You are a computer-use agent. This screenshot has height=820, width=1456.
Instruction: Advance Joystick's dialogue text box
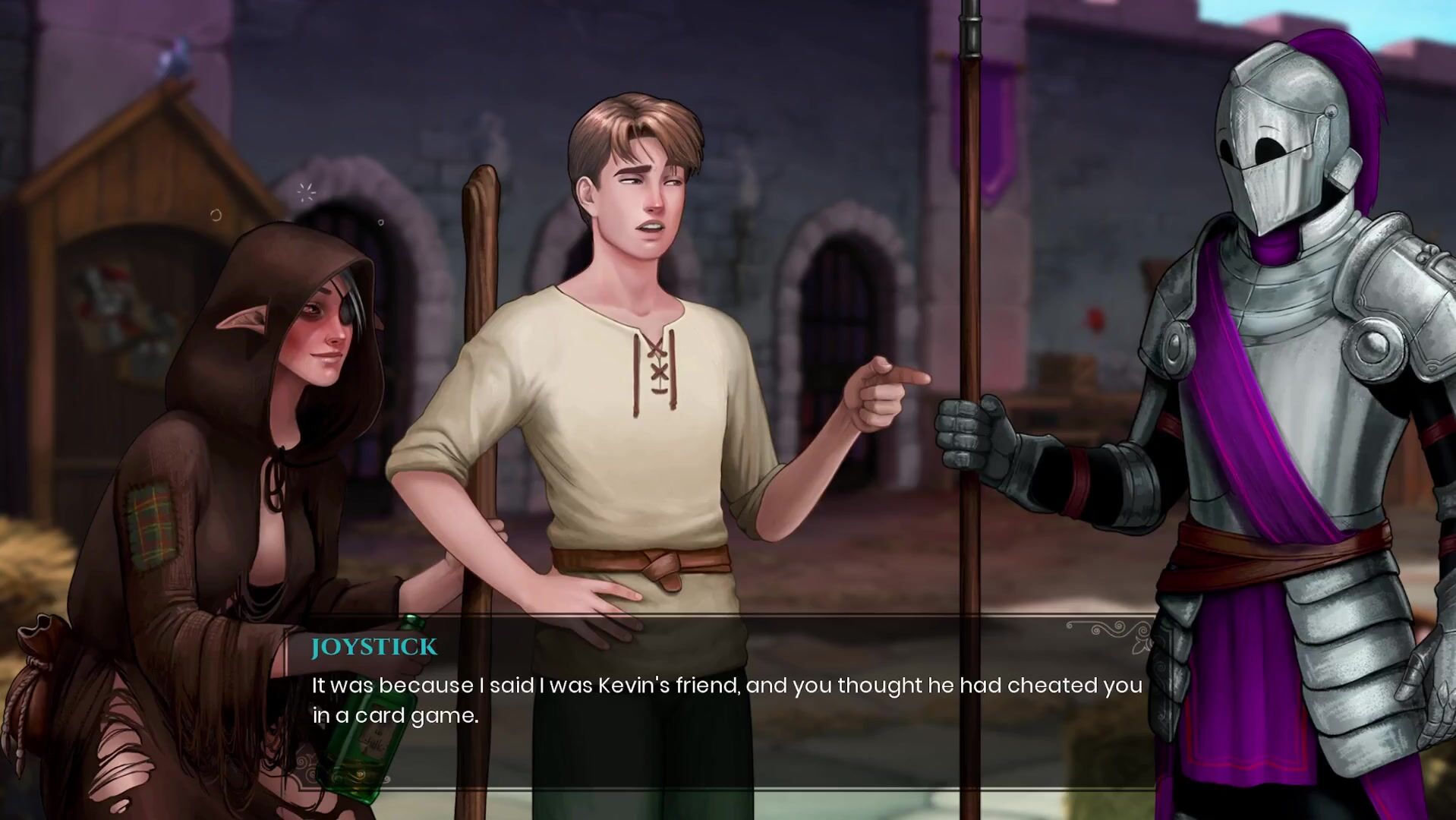tap(727, 700)
